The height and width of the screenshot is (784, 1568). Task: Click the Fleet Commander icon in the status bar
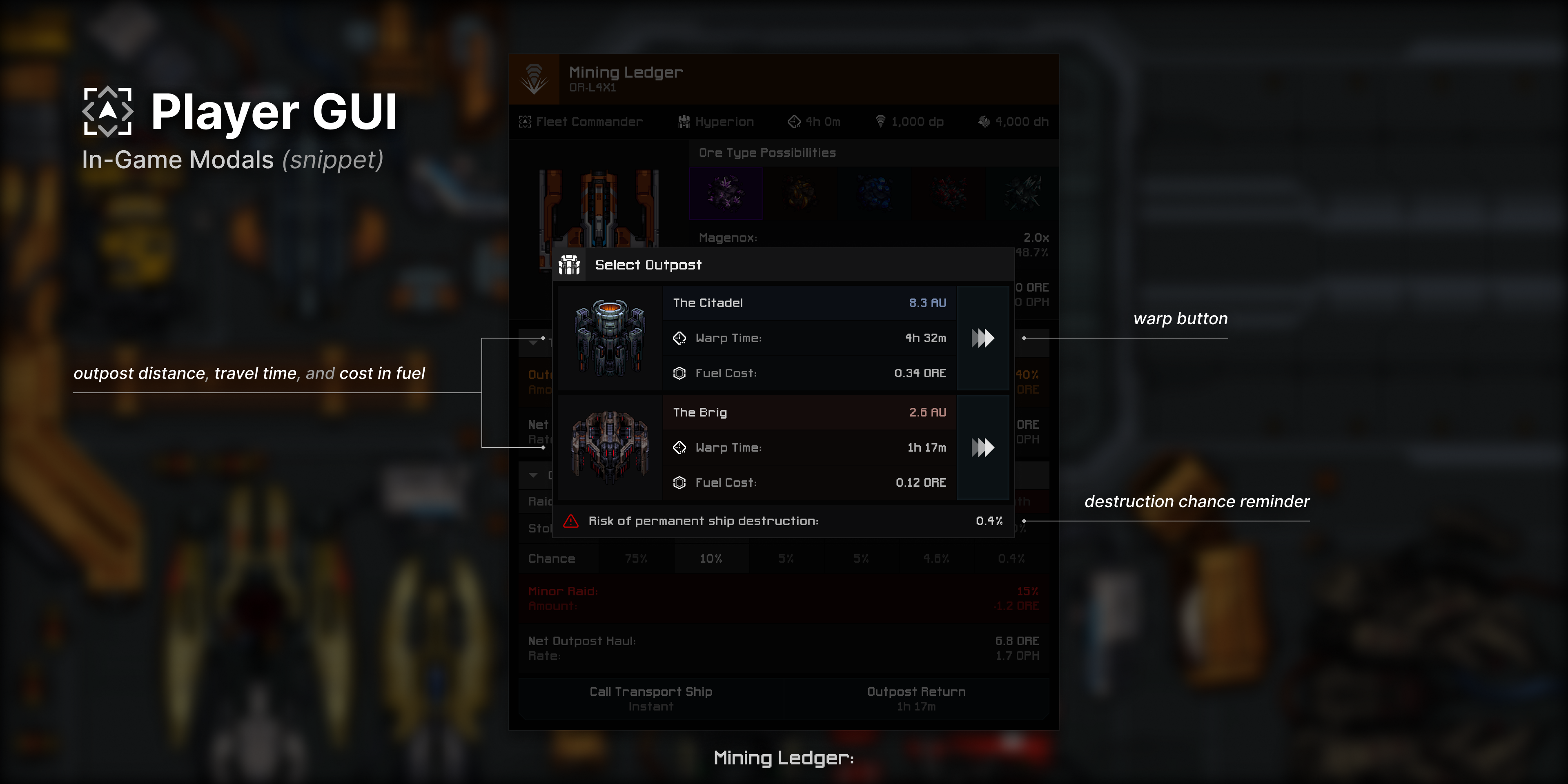525,121
